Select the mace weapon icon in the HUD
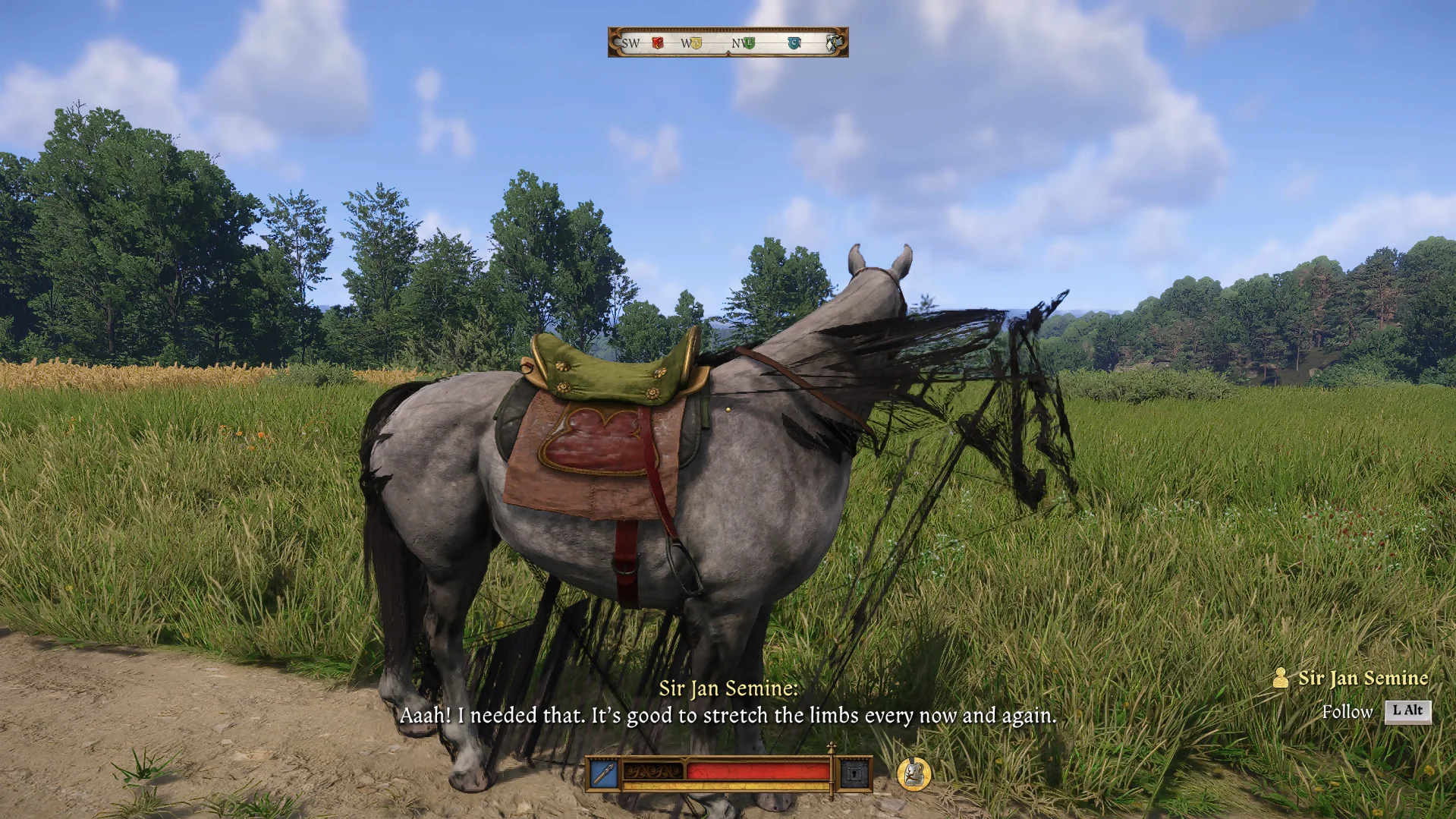Screen dimensions: 1456x819 [x=604, y=772]
